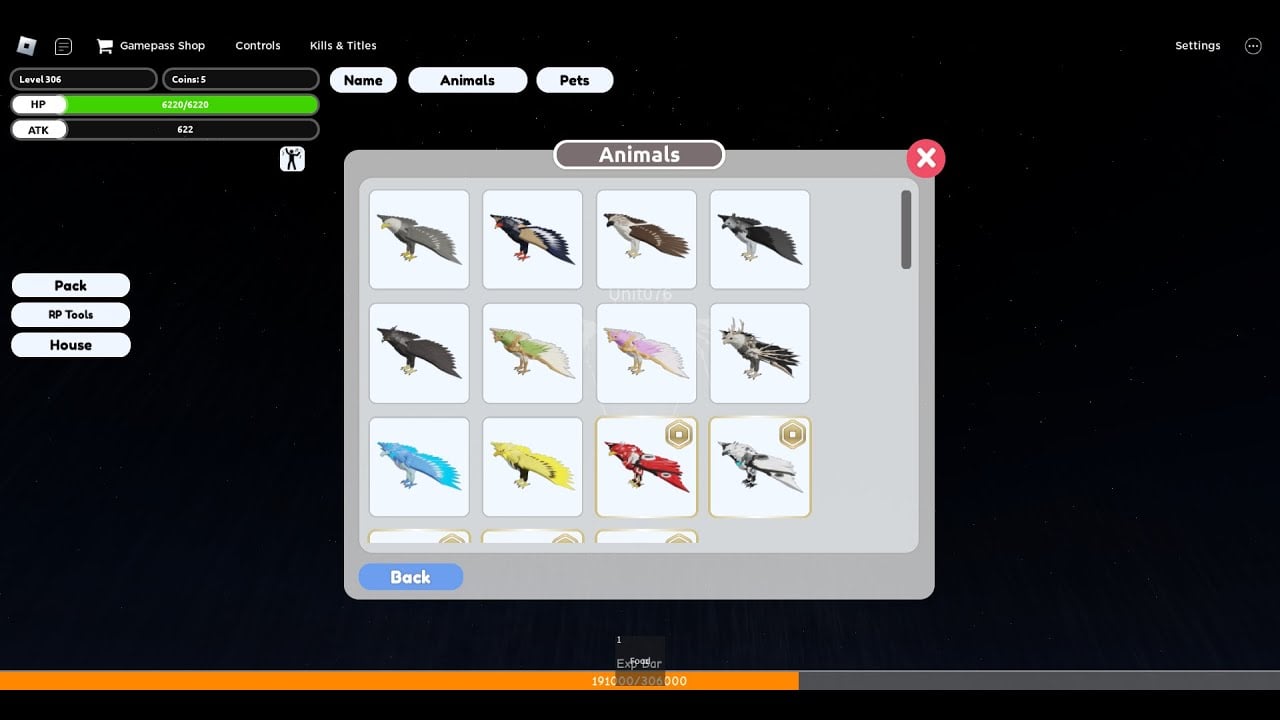Open the three-dots options icon top right
The height and width of the screenshot is (720, 1280).
pos(1253,45)
